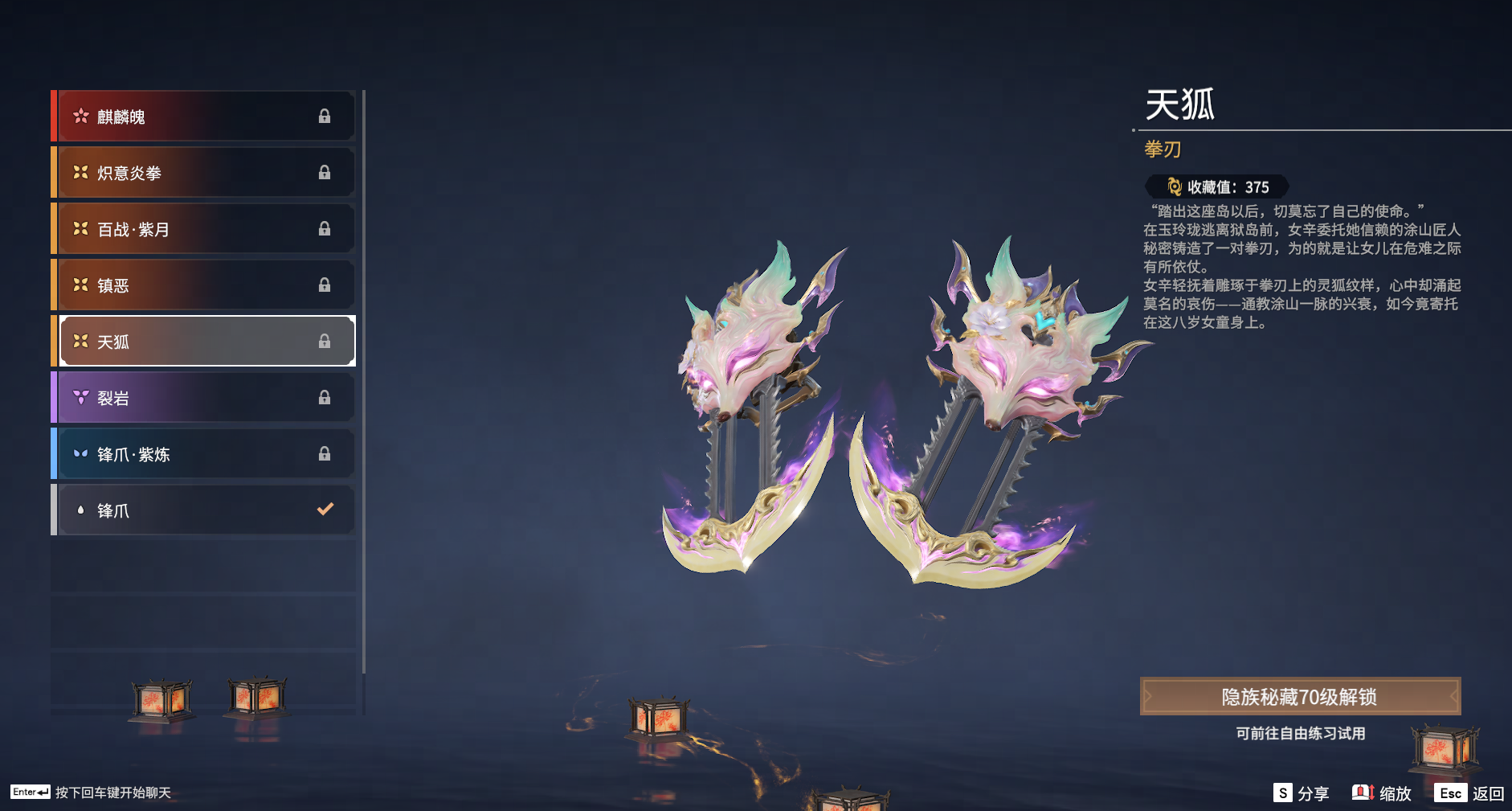The width and height of the screenshot is (1512, 811).
Task: Open 分享 share option
Action: pyautogui.click(x=1302, y=793)
